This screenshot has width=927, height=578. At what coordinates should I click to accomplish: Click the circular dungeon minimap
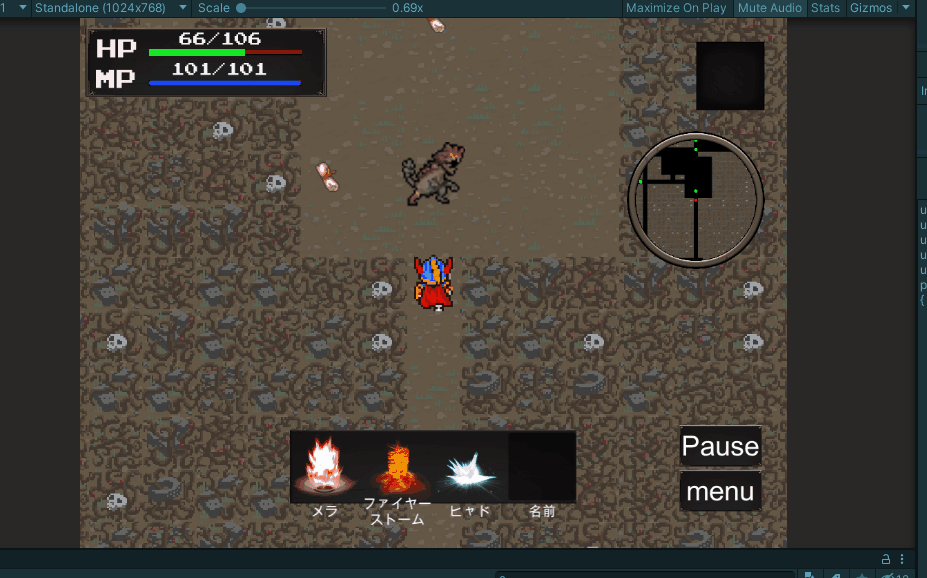coord(696,200)
